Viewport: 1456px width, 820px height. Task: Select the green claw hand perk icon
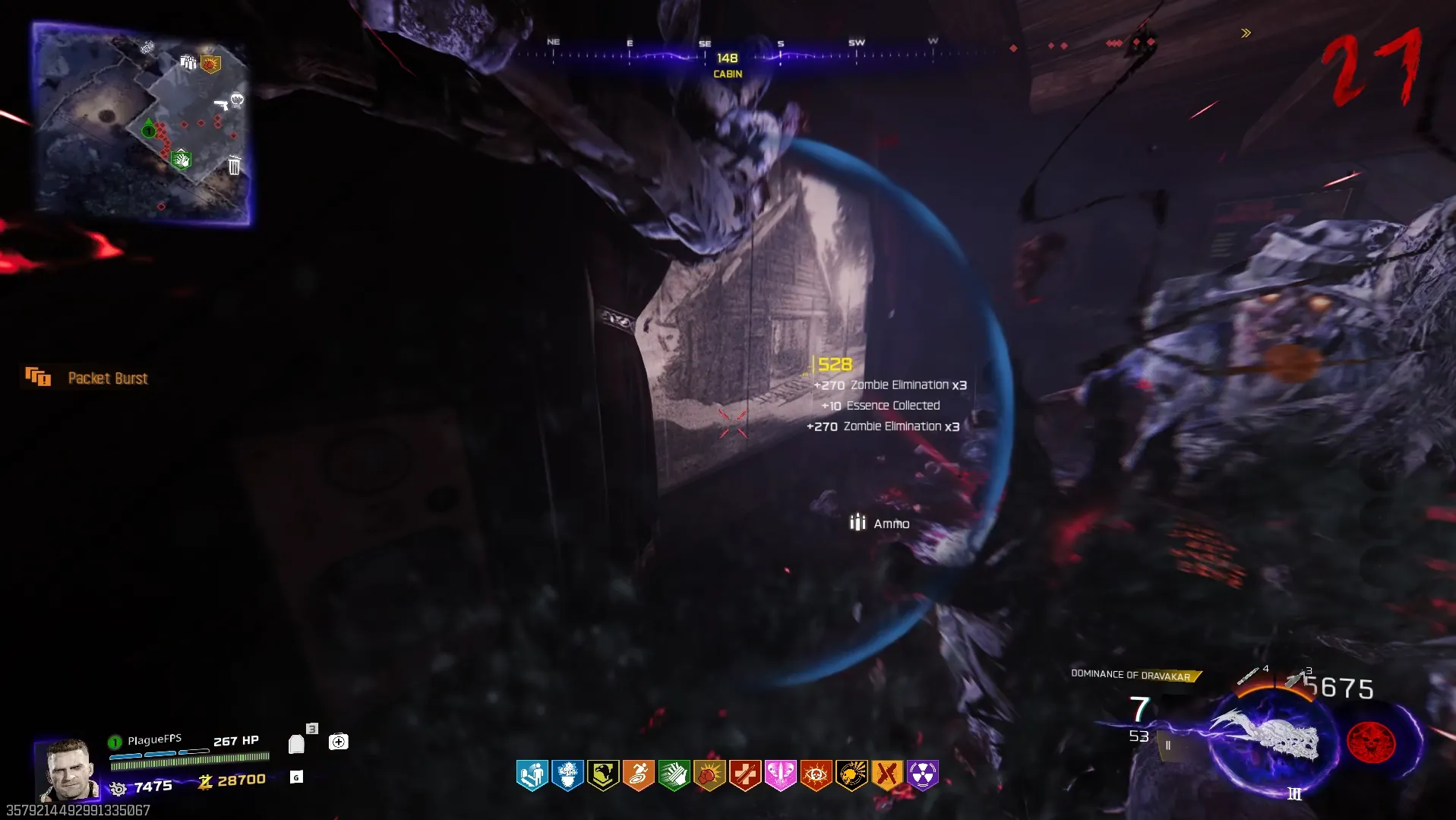click(x=674, y=775)
